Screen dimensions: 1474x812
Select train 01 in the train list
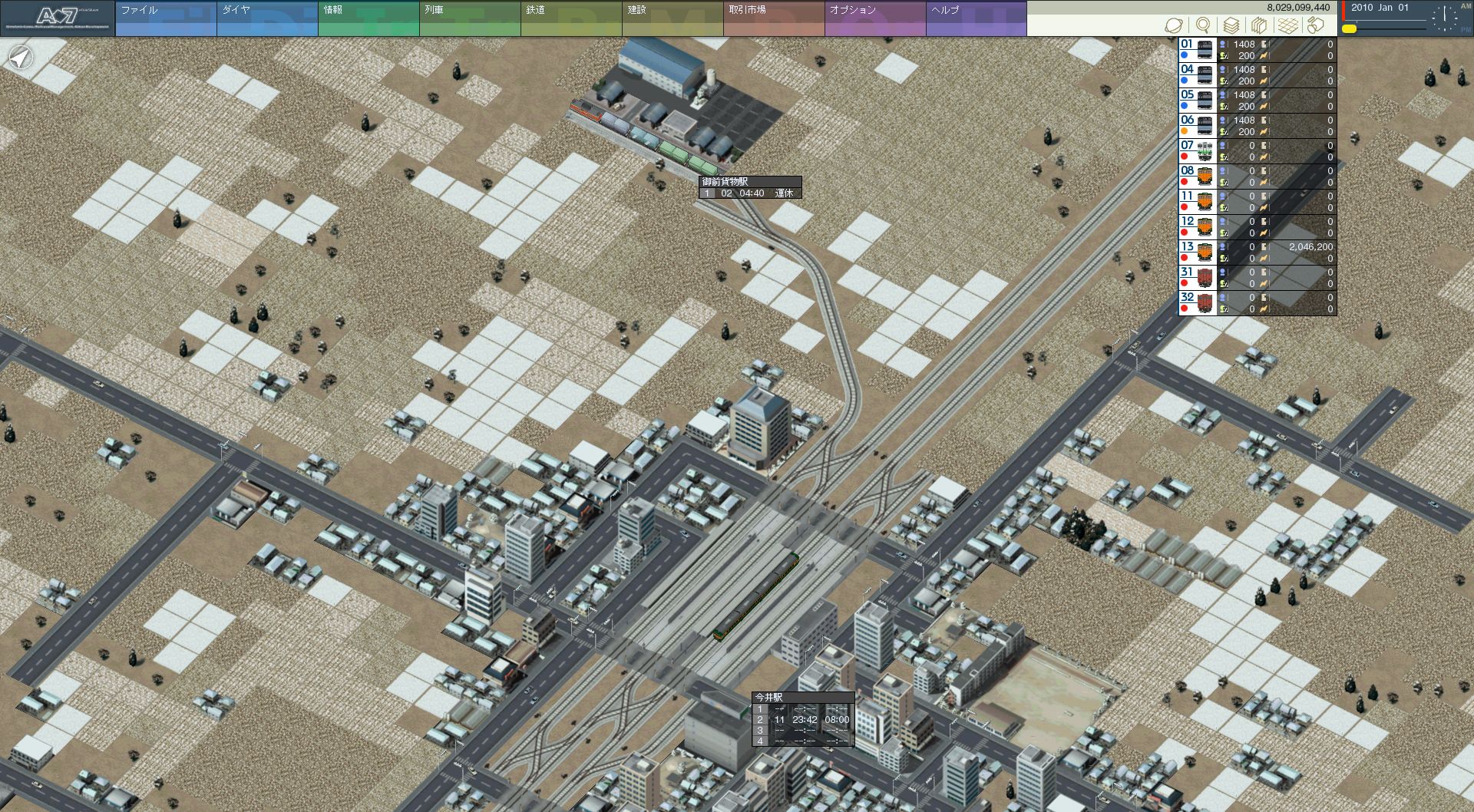click(x=1197, y=50)
